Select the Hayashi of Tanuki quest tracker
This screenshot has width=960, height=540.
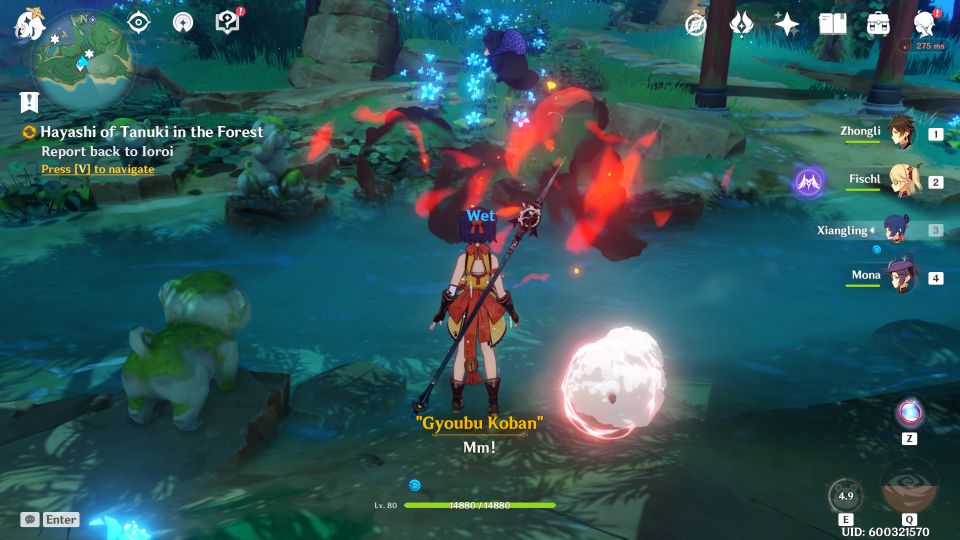point(150,131)
